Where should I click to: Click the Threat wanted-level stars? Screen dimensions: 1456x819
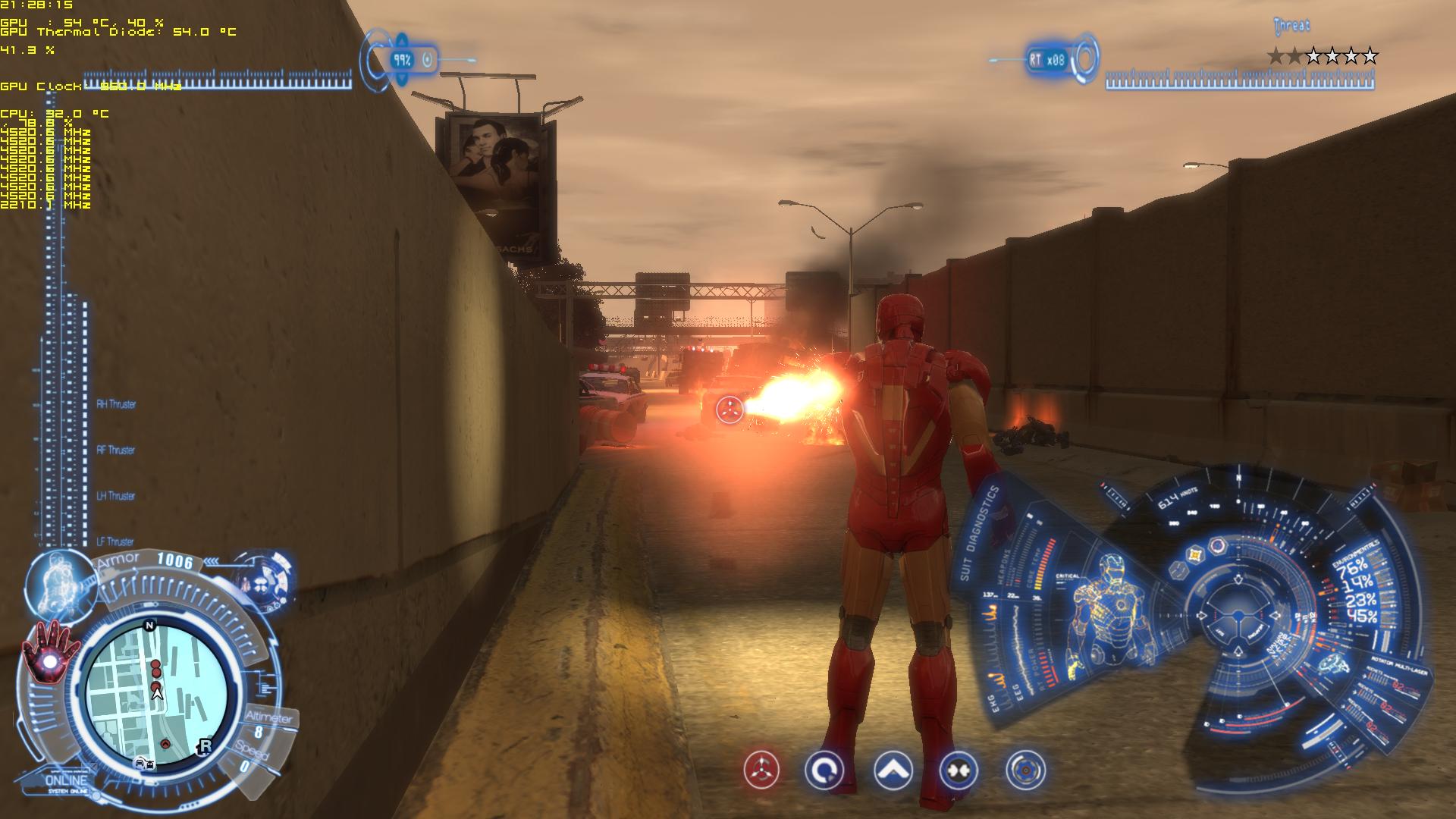[x=1323, y=55]
